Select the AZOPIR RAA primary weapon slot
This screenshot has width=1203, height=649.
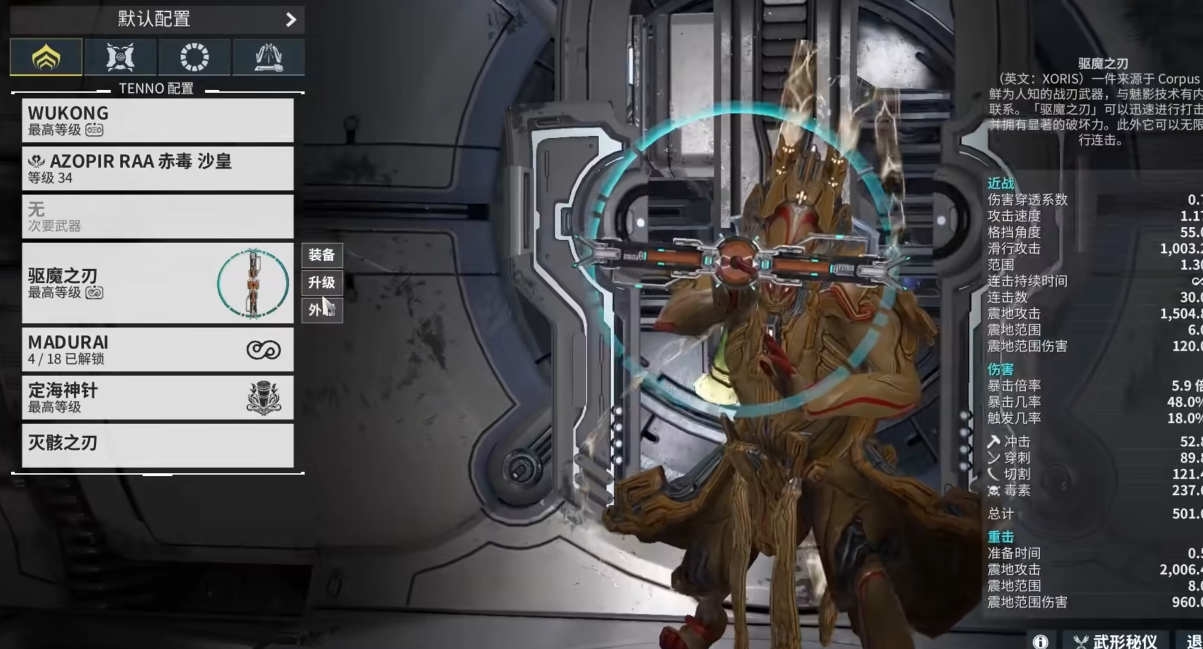tap(157, 168)
